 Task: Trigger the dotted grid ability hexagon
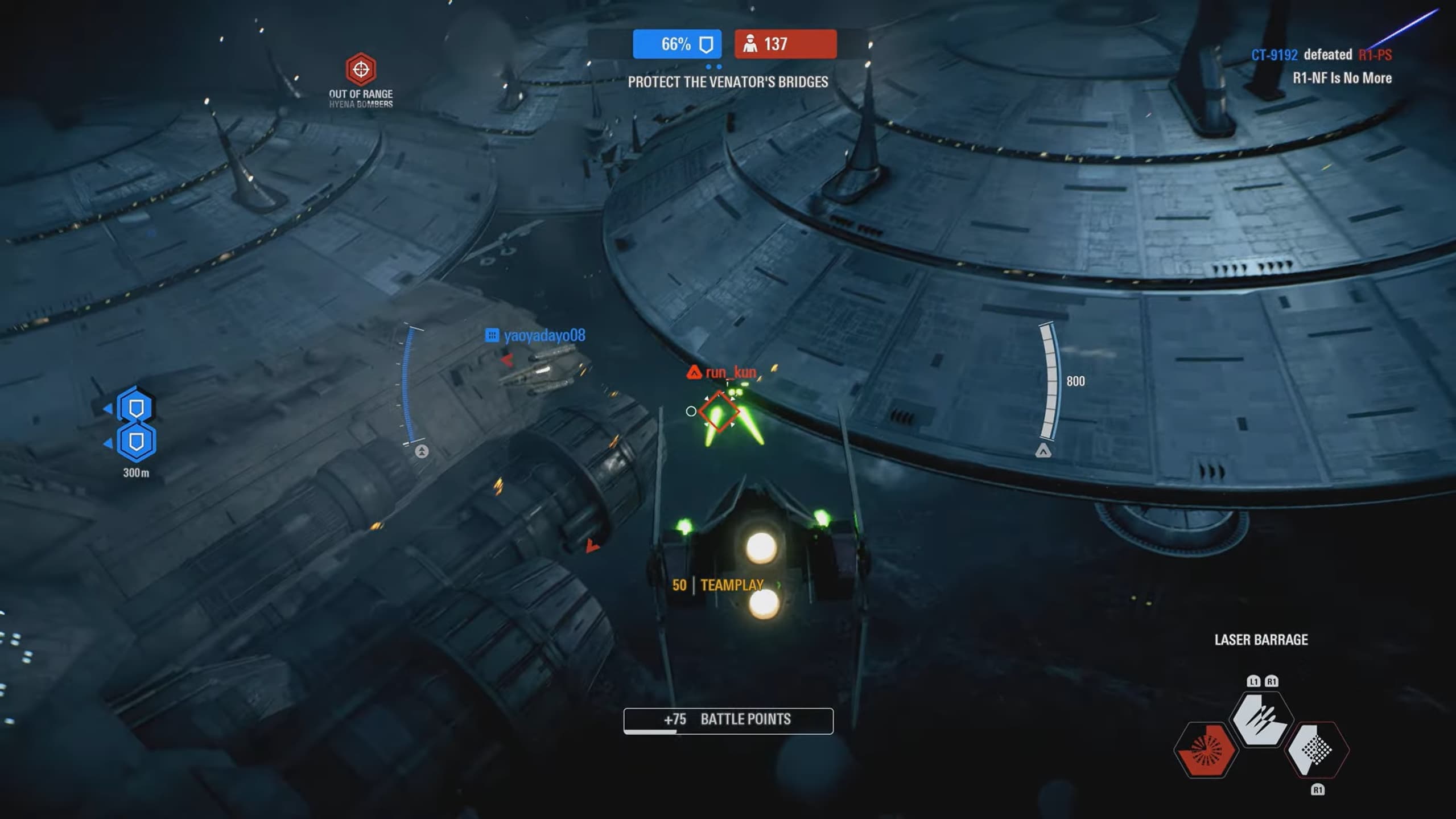1316,749
